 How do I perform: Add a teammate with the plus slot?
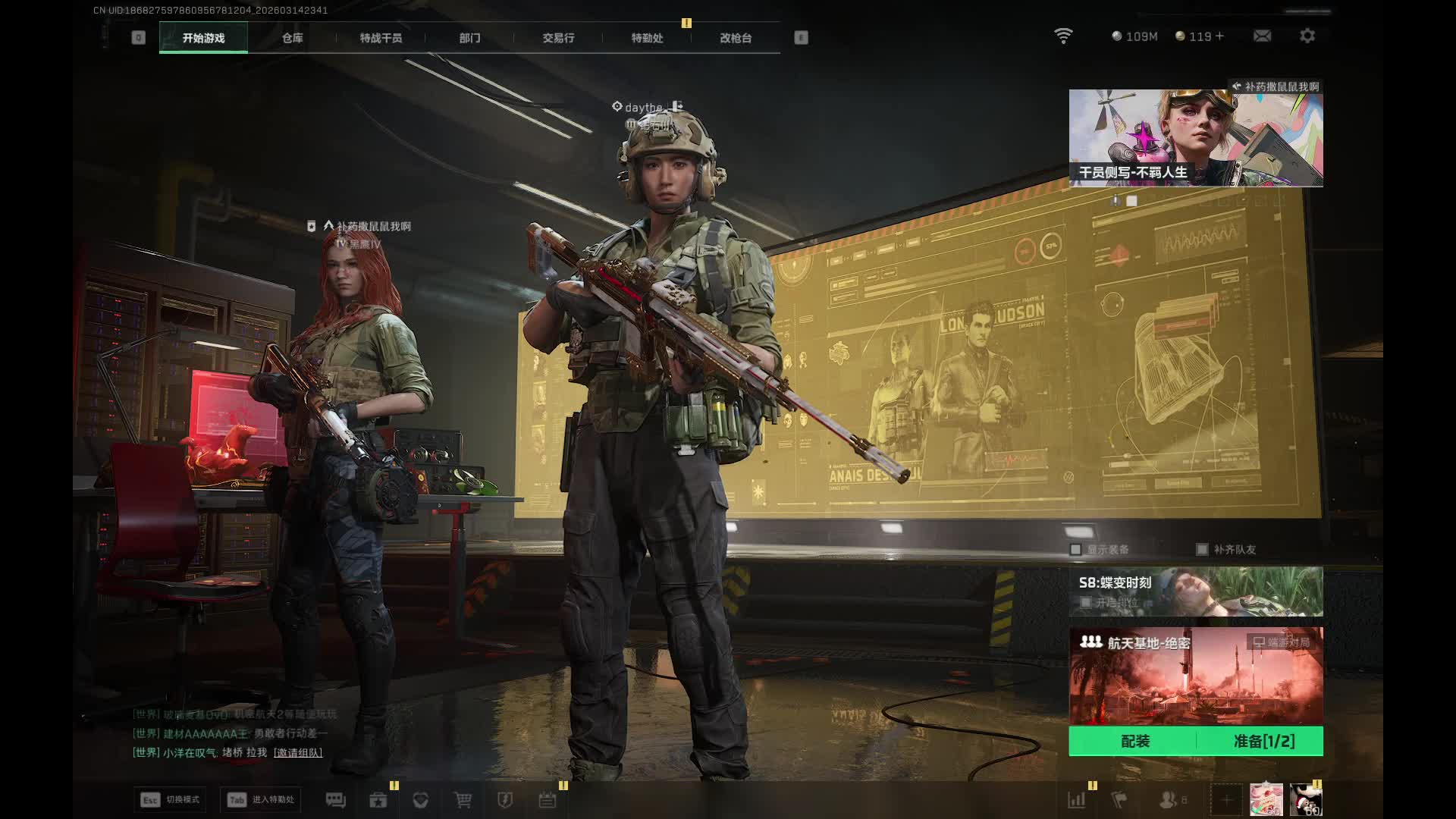[x=1225, y=800]
